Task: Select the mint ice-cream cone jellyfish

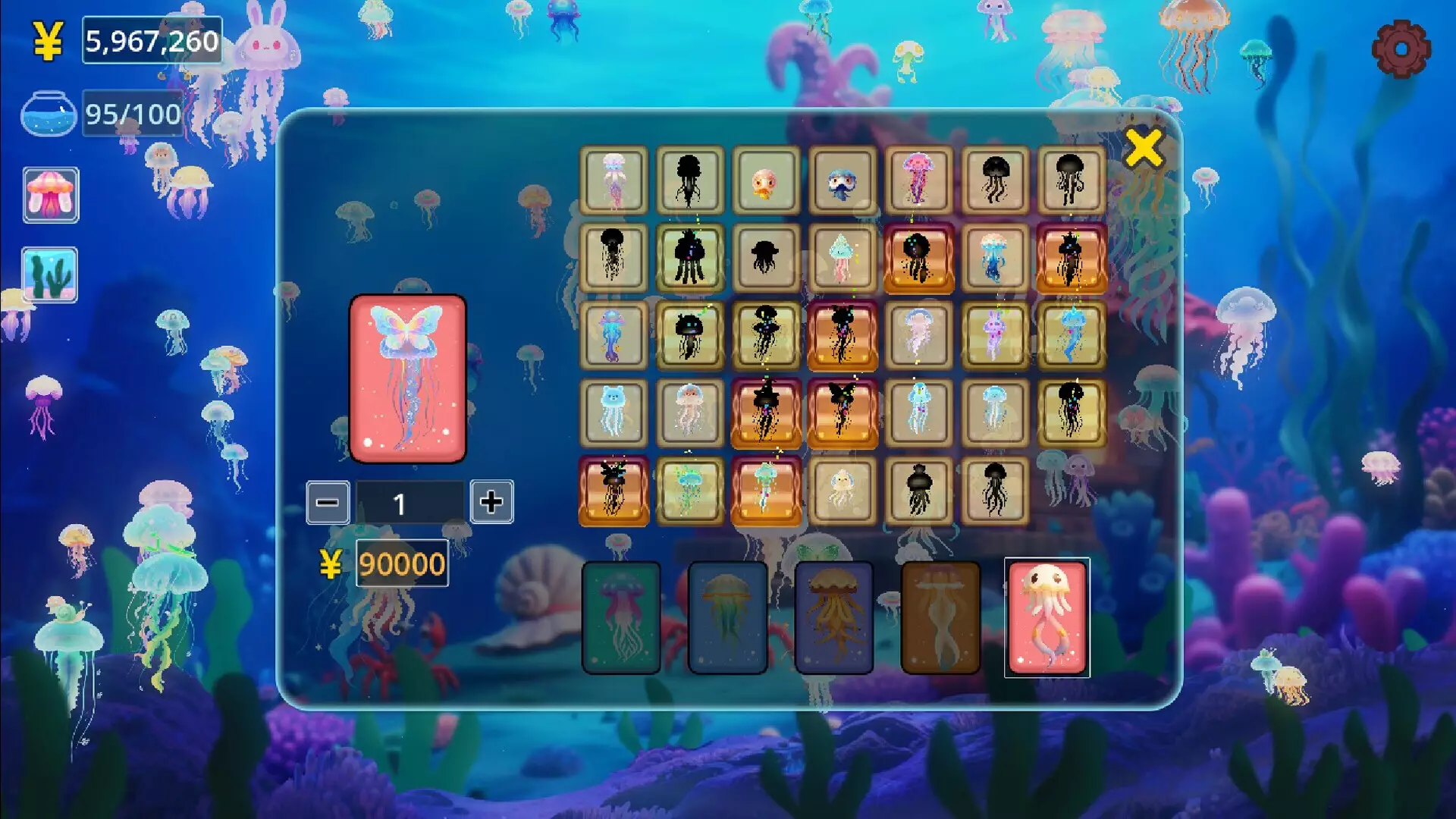Action: pos(842,258)
